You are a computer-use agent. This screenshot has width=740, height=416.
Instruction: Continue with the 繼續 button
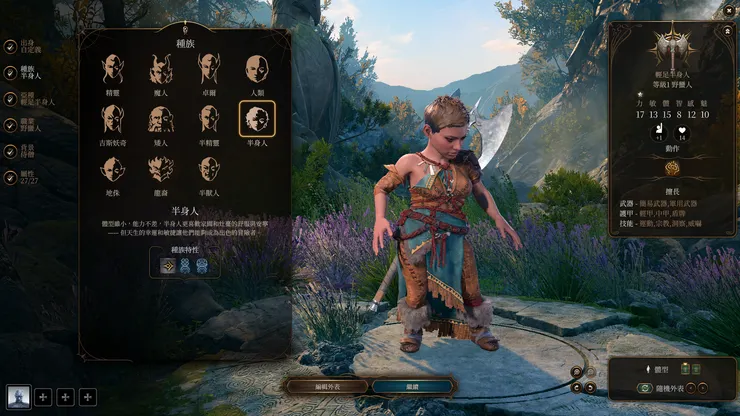coord(413,386)
